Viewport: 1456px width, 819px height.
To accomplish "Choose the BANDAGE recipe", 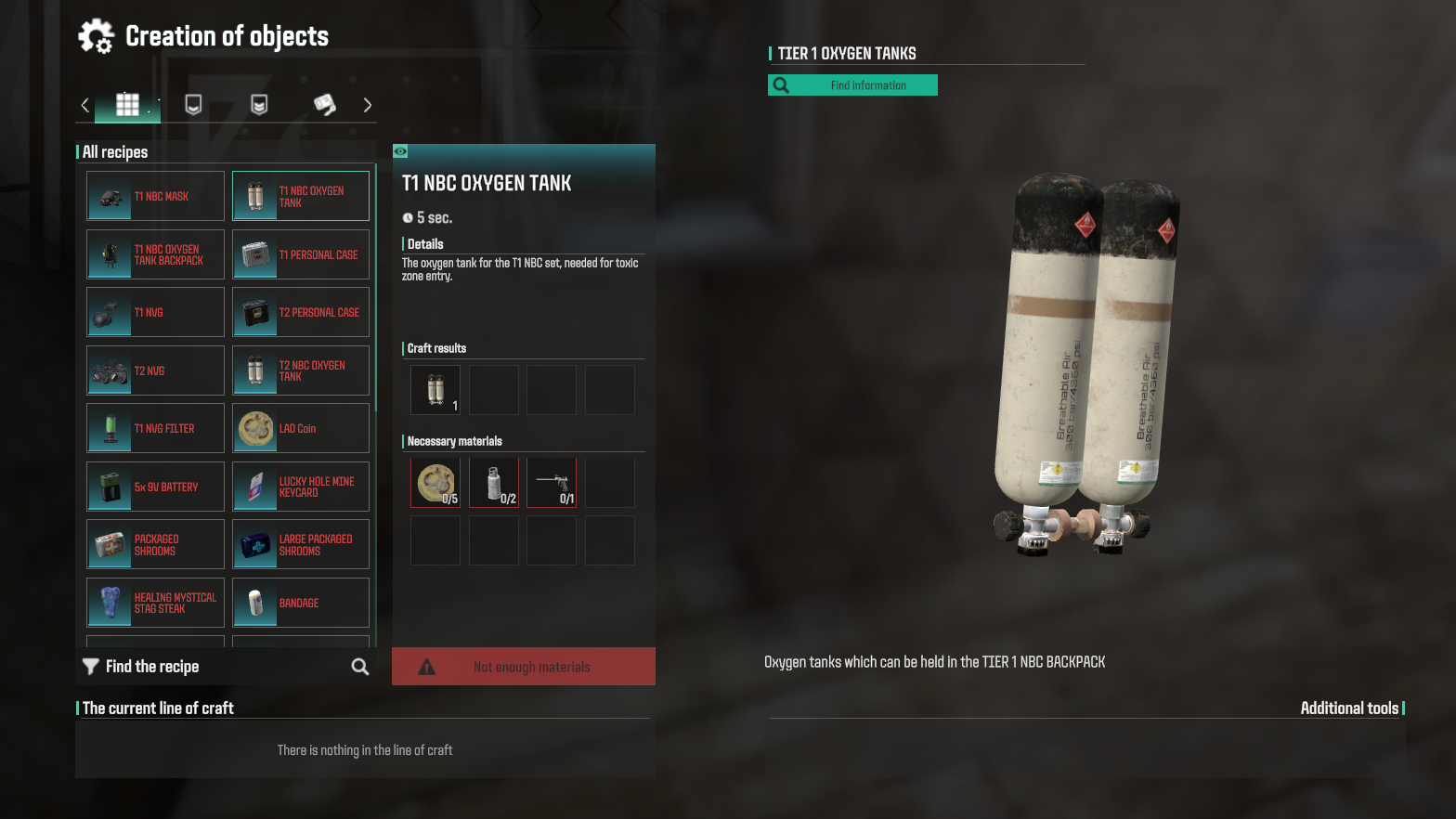I will pyautogui.click(x=301, y=603).
